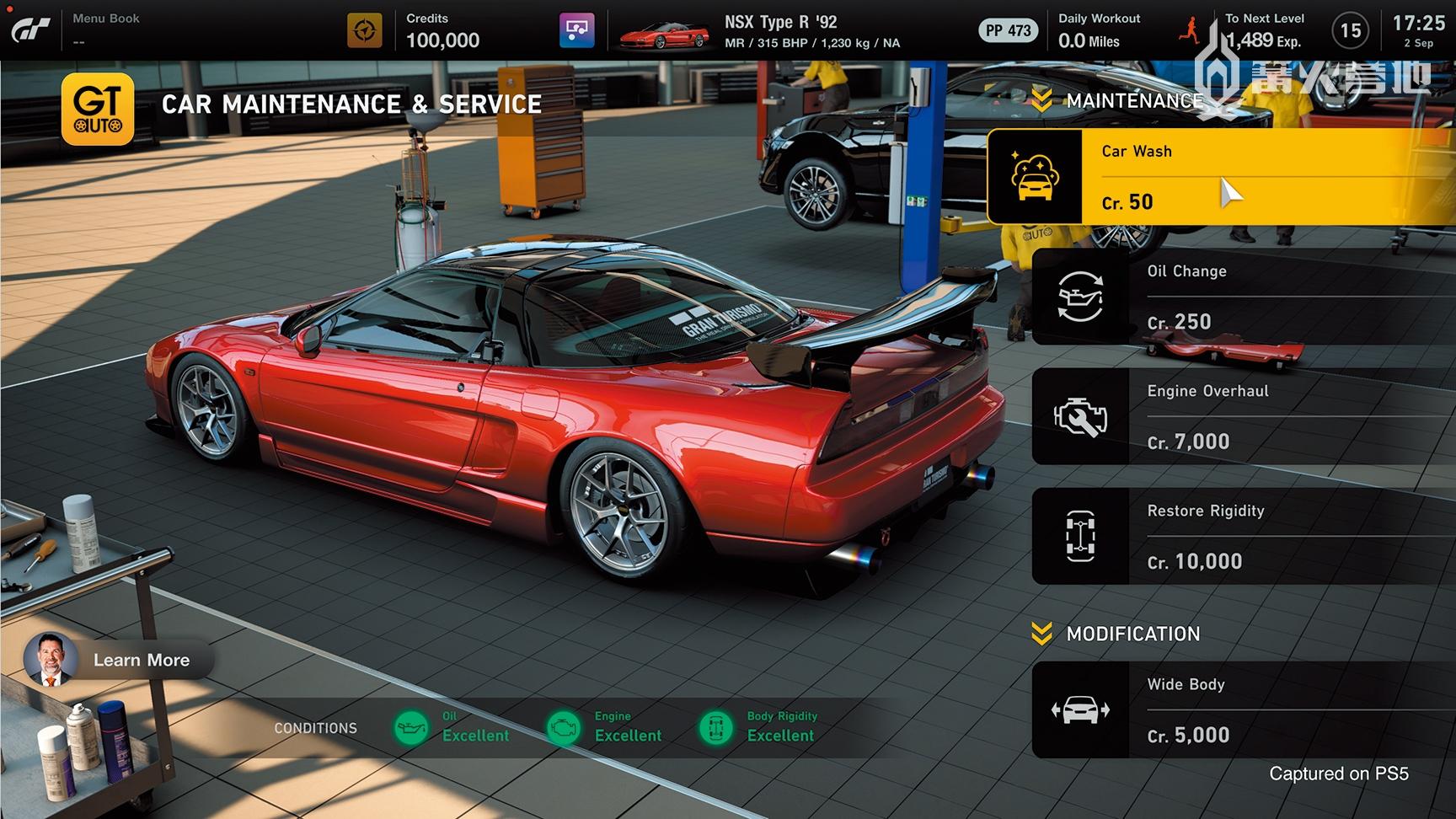Screen dimensions: 1456x819
Task: Open the Daily Workout tracker
Action: click(1099, 30)
